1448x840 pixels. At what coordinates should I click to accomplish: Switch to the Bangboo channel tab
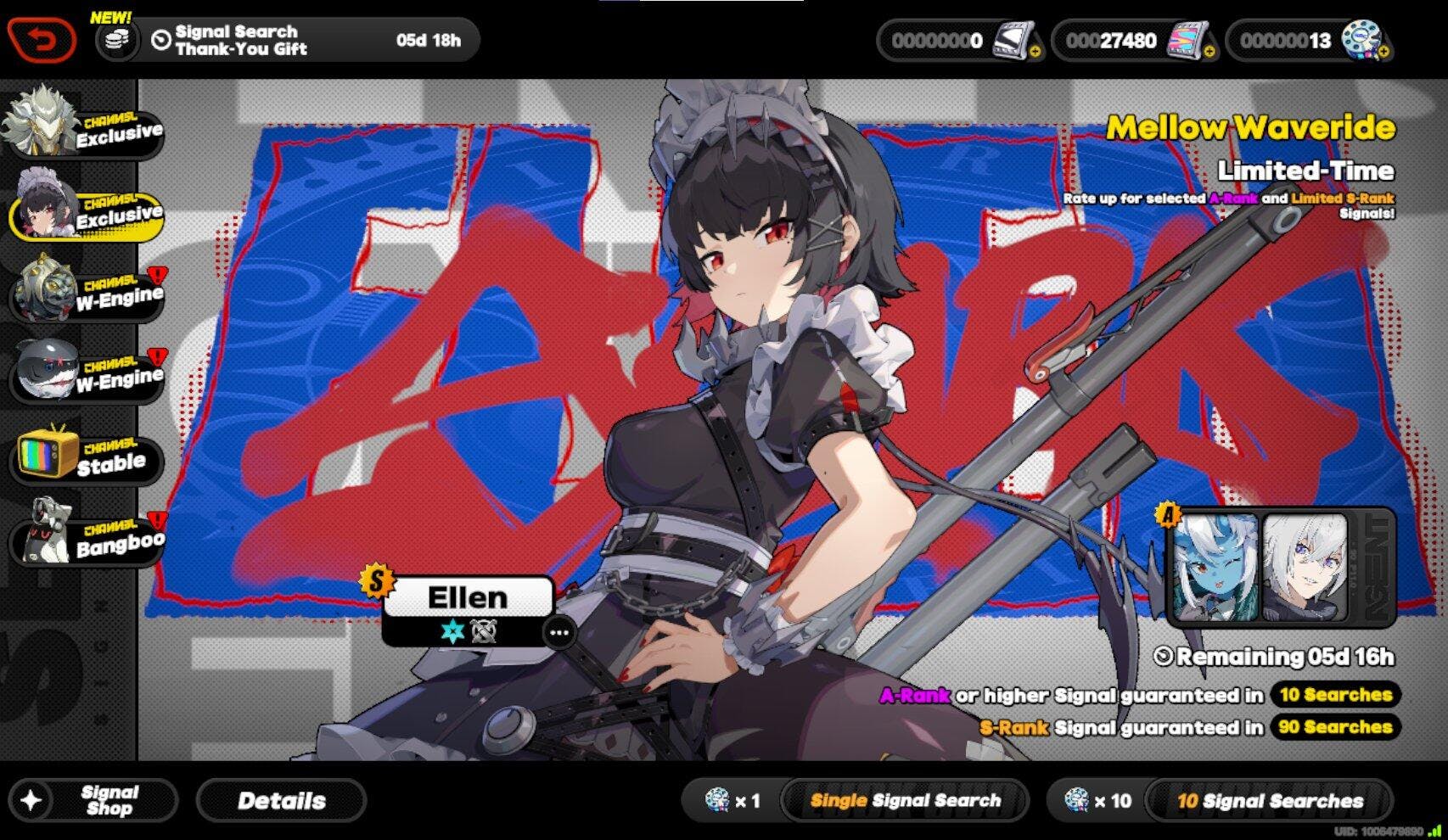click(x=85, y=536)
